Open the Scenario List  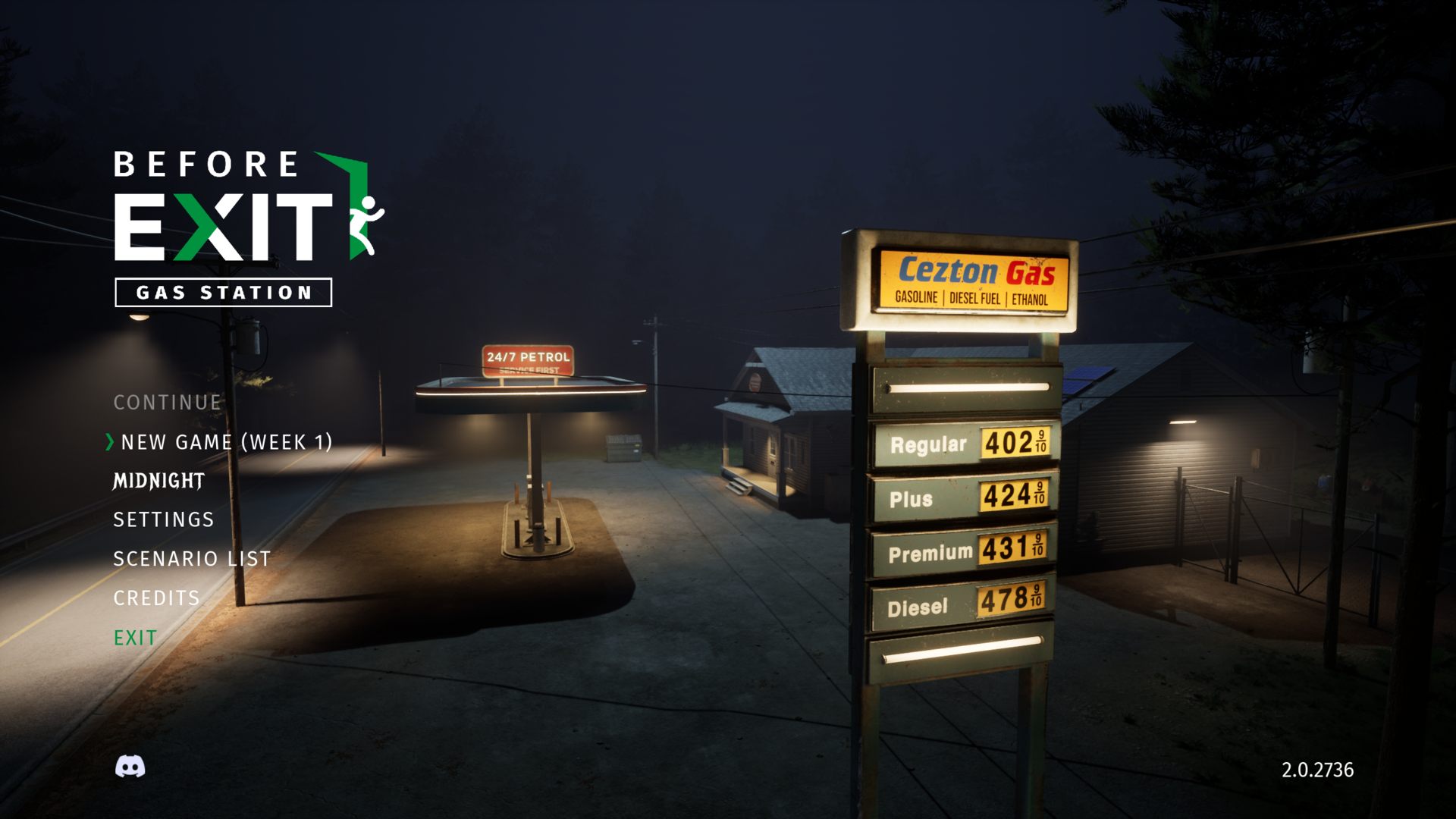click(192, 560)
